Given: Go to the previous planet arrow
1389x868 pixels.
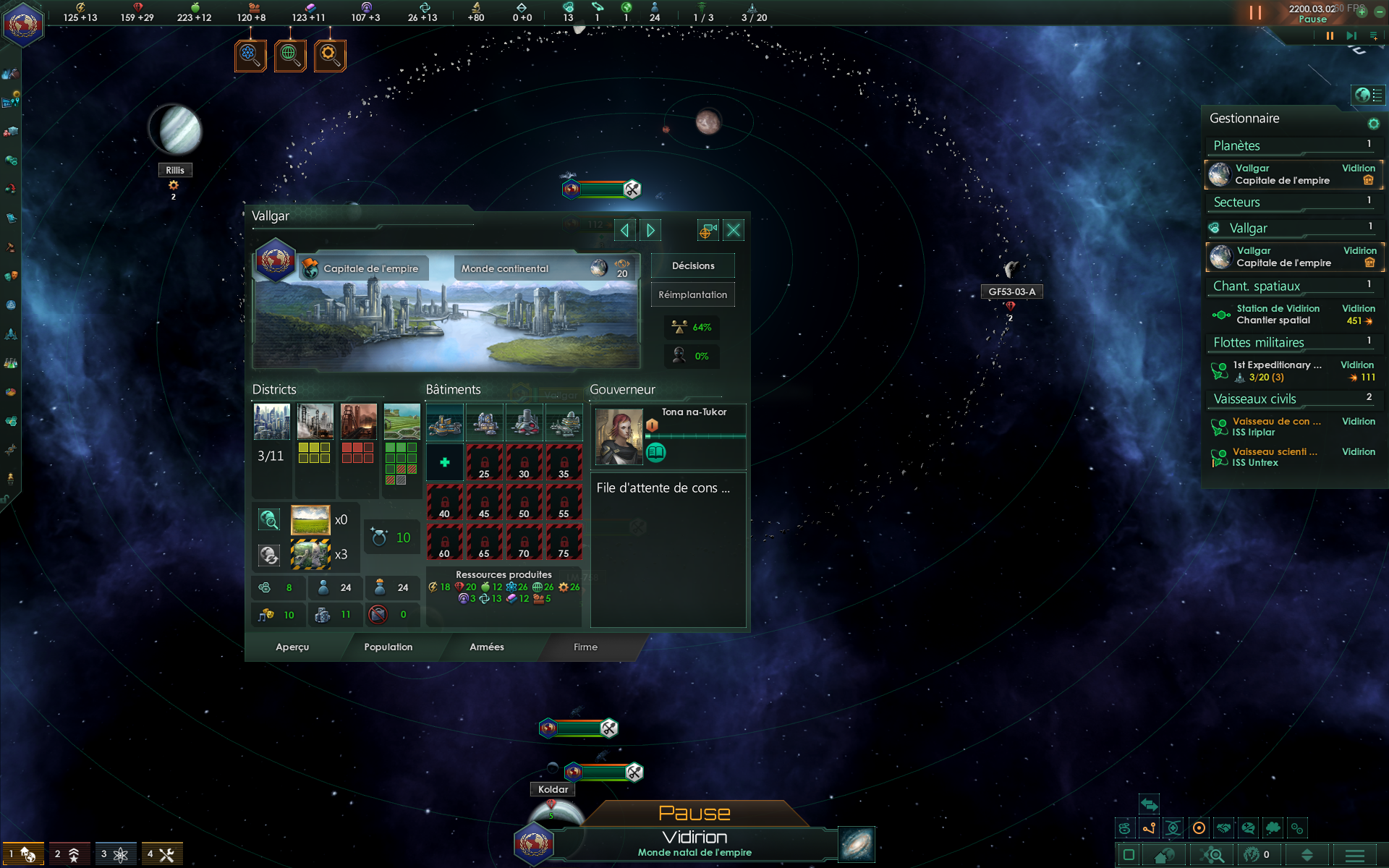Looking at the screenshot, I should [x=624, y=231].
